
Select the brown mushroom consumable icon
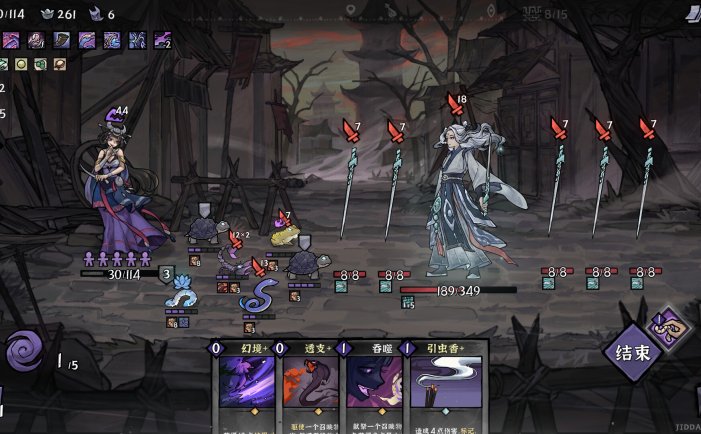point(59,64)
